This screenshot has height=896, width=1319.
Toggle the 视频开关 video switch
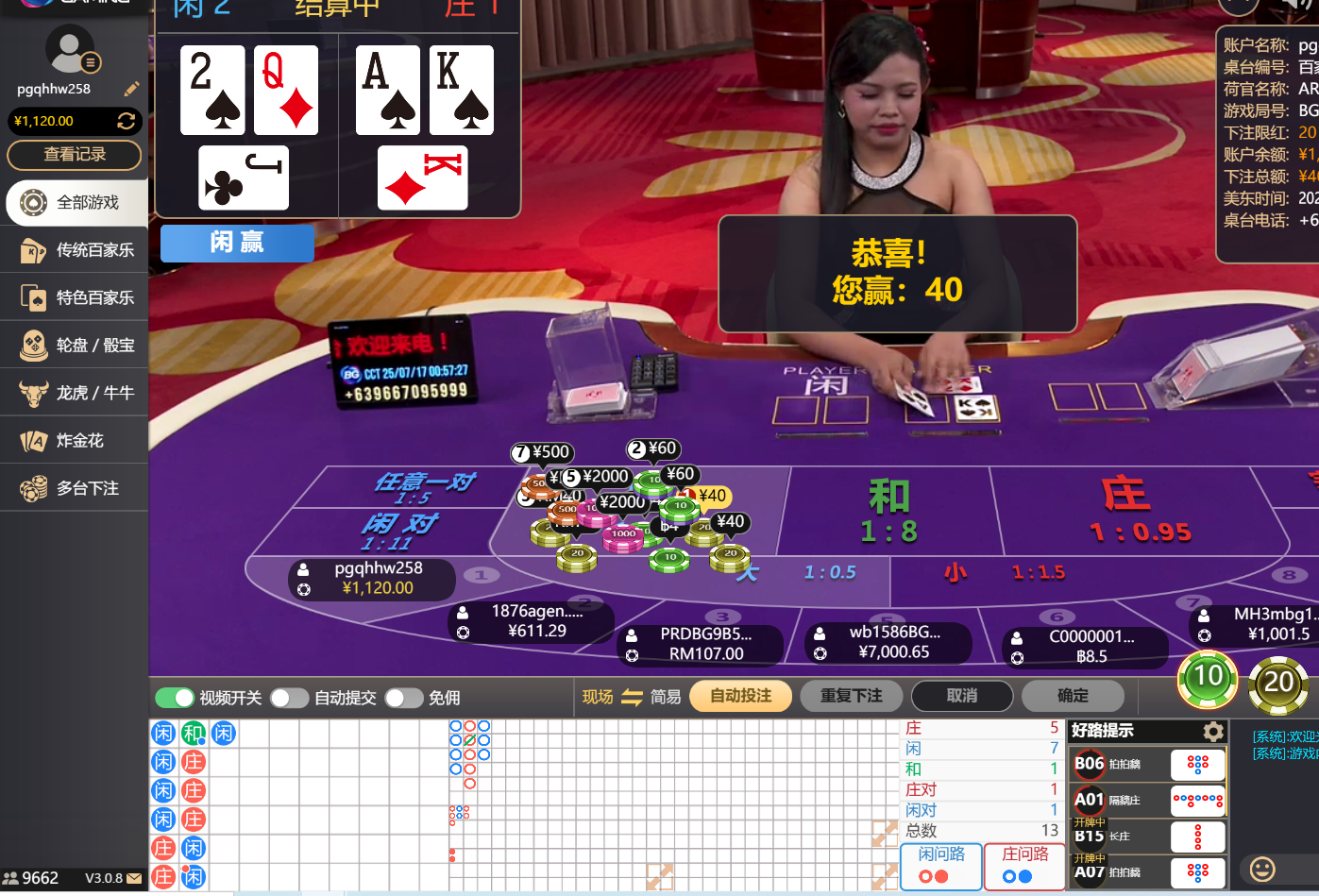tap(175, 698)
